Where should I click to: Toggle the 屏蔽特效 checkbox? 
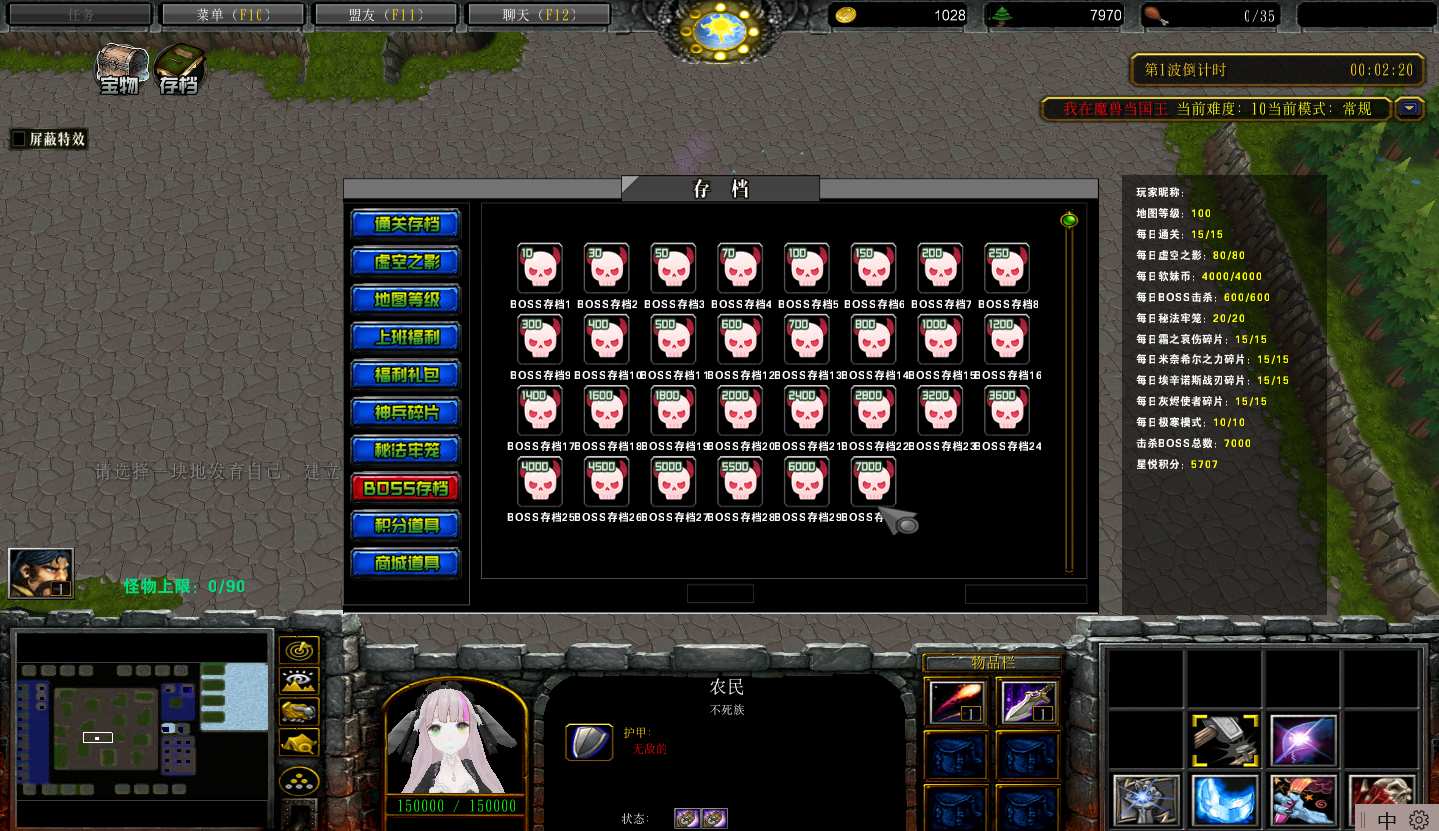pyautogui.click(x=18, y=140)
